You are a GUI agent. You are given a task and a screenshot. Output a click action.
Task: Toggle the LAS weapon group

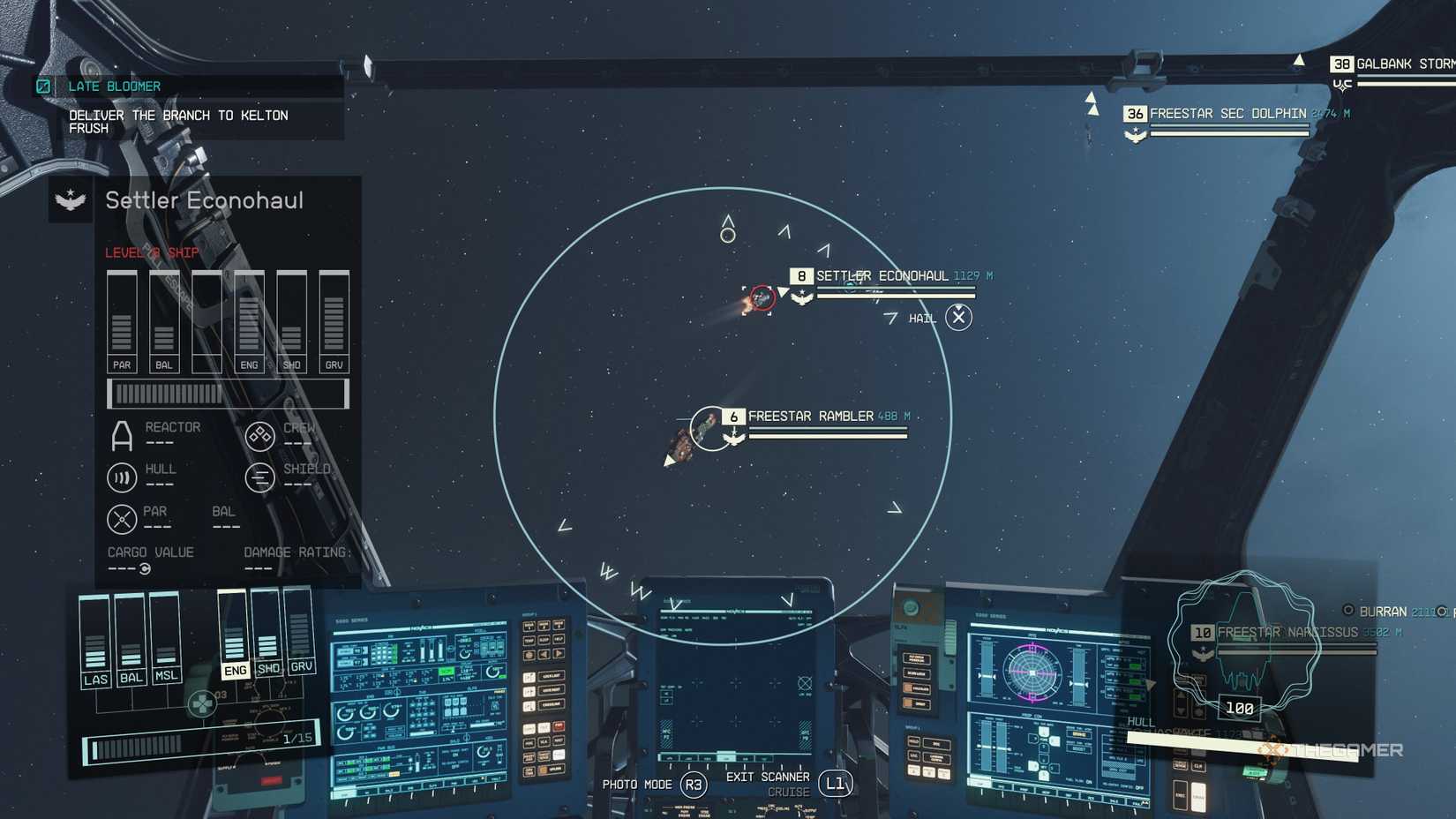click(x=95, y=679)
